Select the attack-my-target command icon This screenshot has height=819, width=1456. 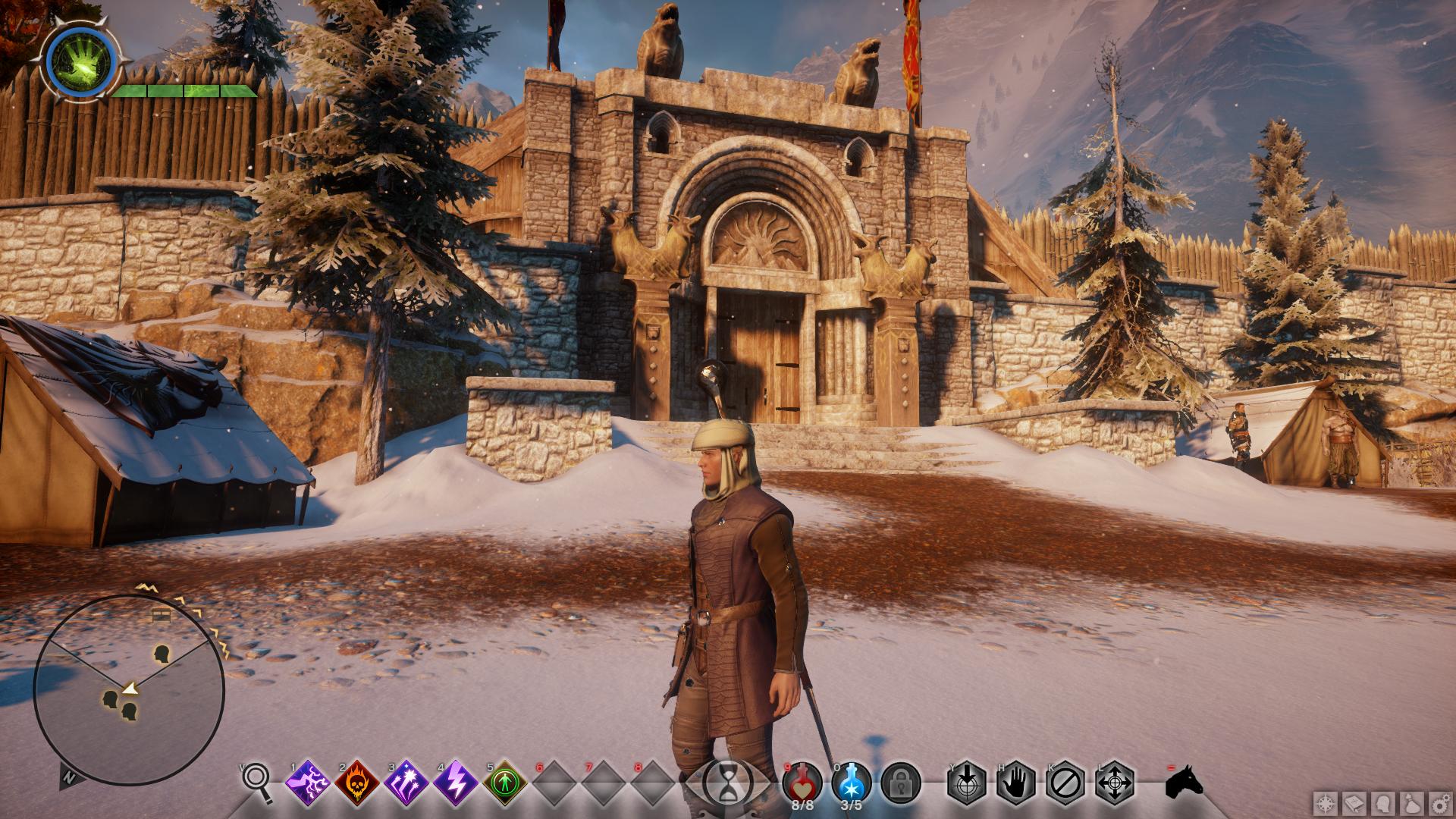tap(966, 782)
